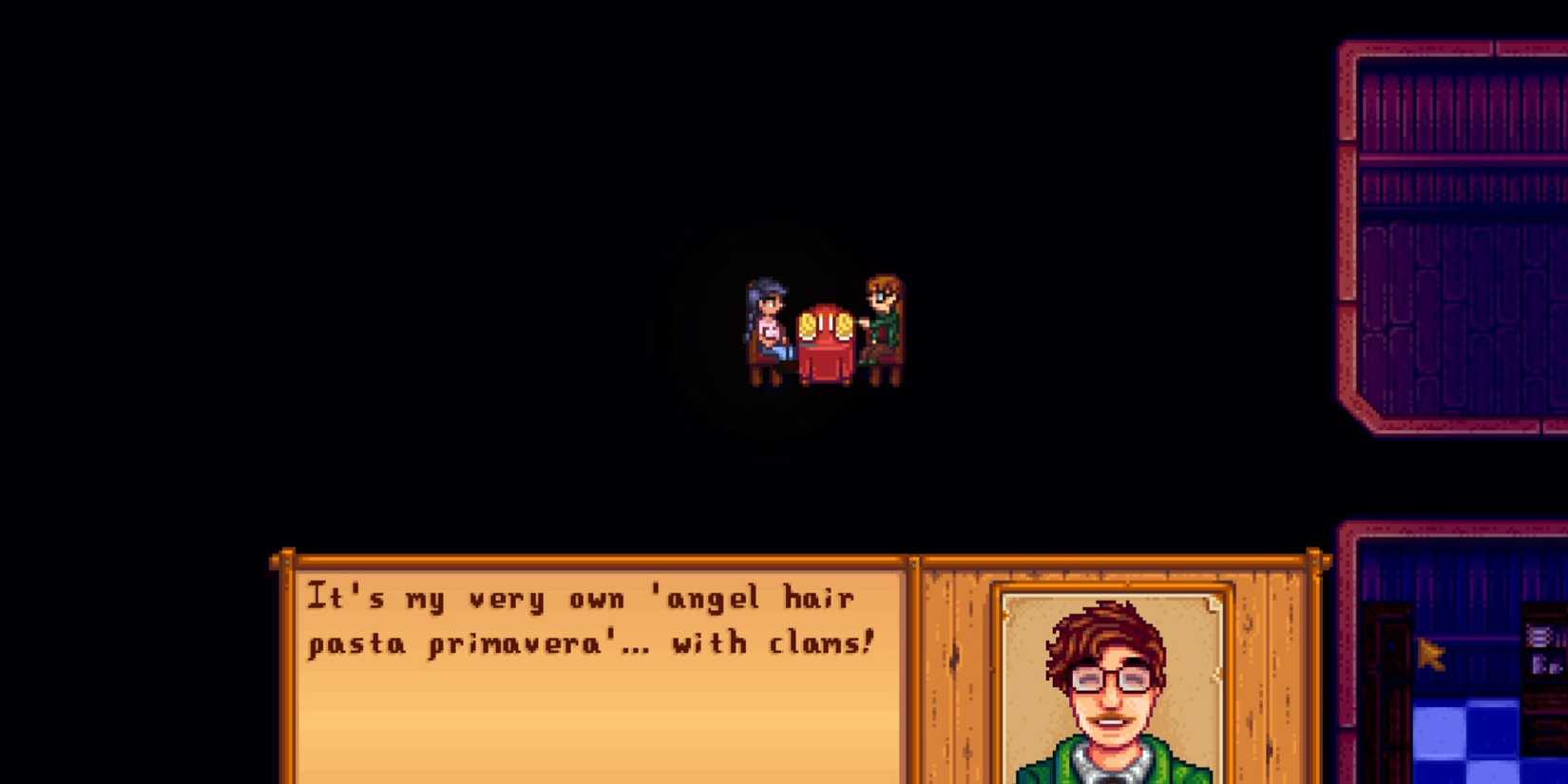Click the right plate of pasta primavera
The image size is (1568, 784).
tap(844, 326)
